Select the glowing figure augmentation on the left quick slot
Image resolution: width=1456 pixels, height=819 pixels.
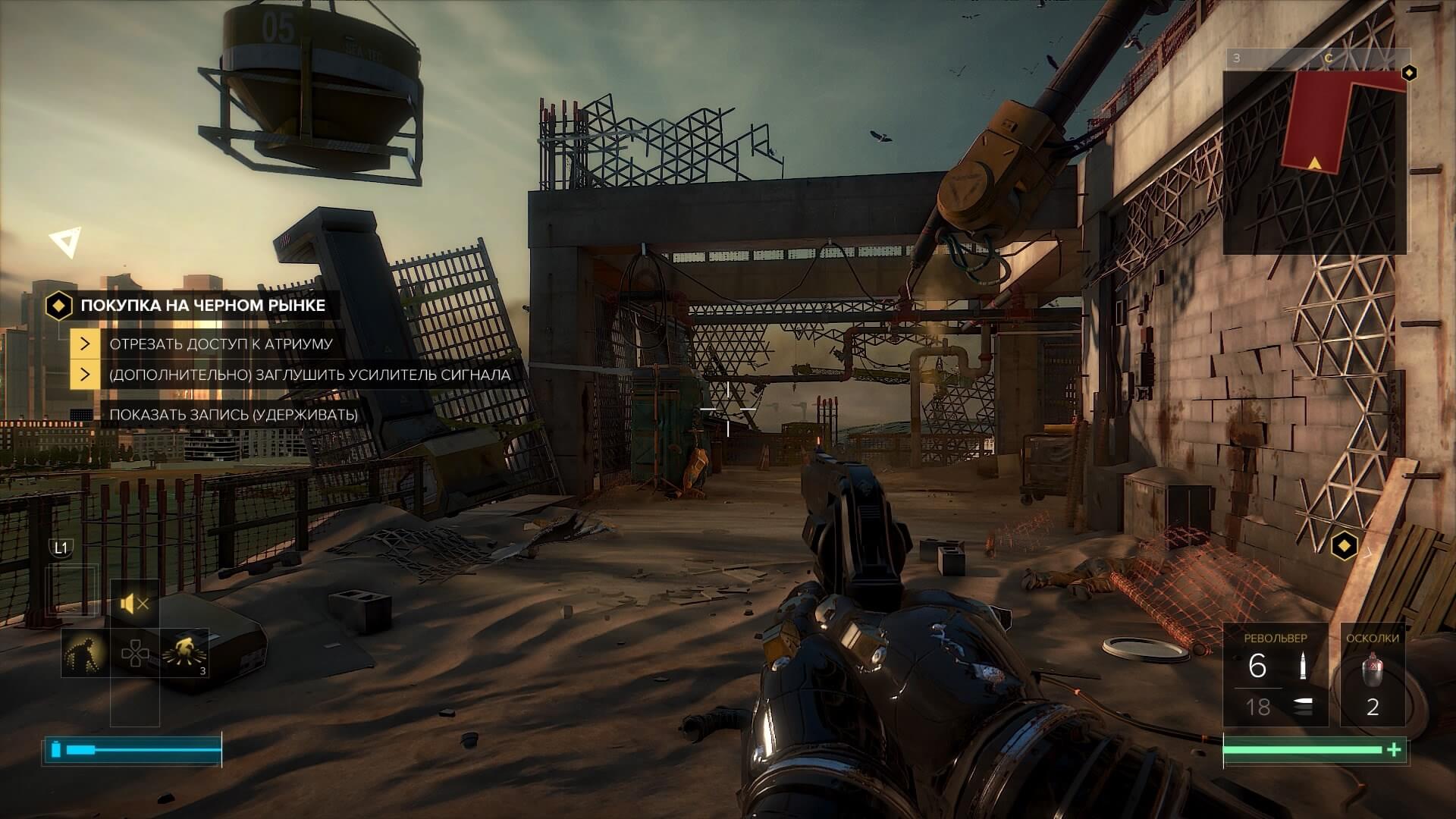[x=85, y=652]
